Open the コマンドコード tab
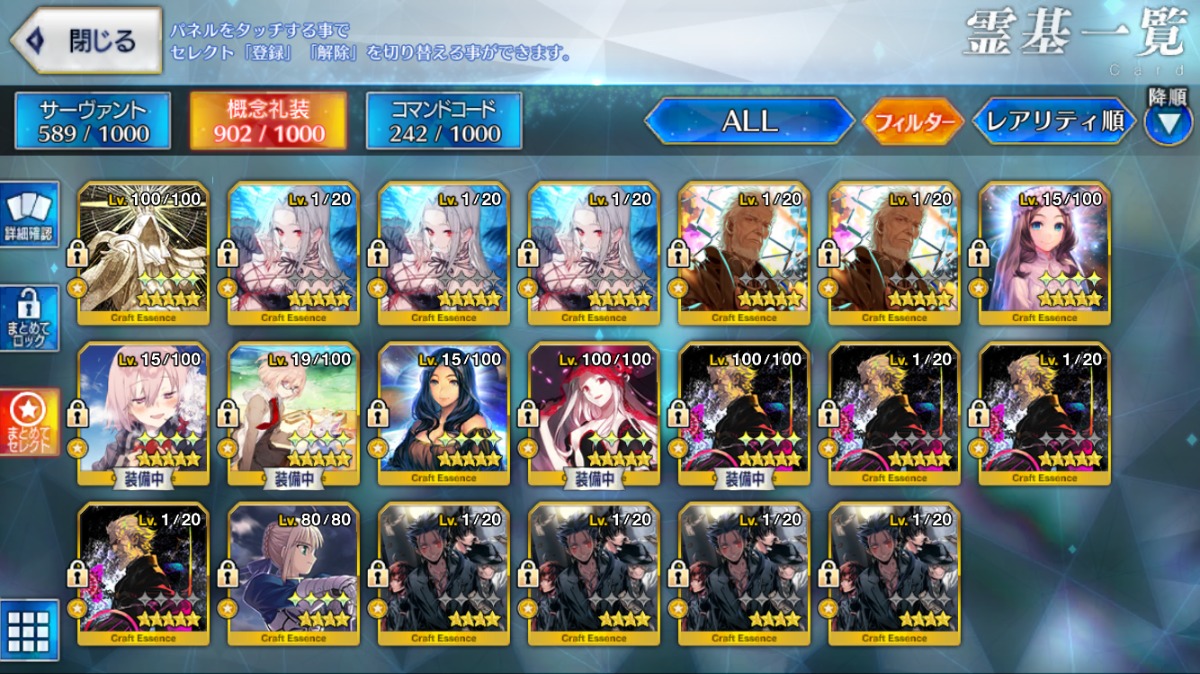The image size is (1200, 674). pos(444,121)
